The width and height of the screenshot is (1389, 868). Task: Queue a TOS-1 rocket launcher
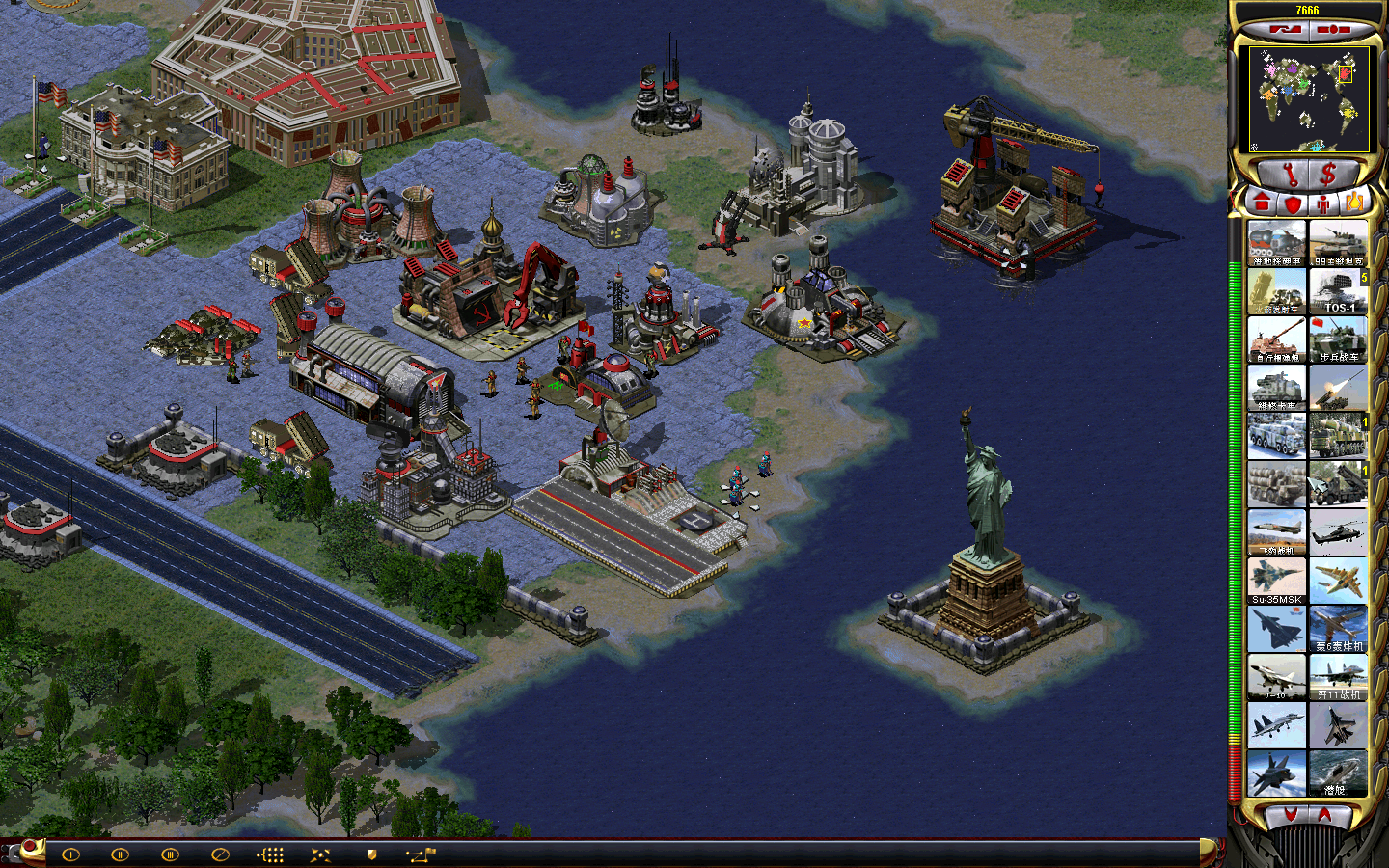[x=1338, y=290]
